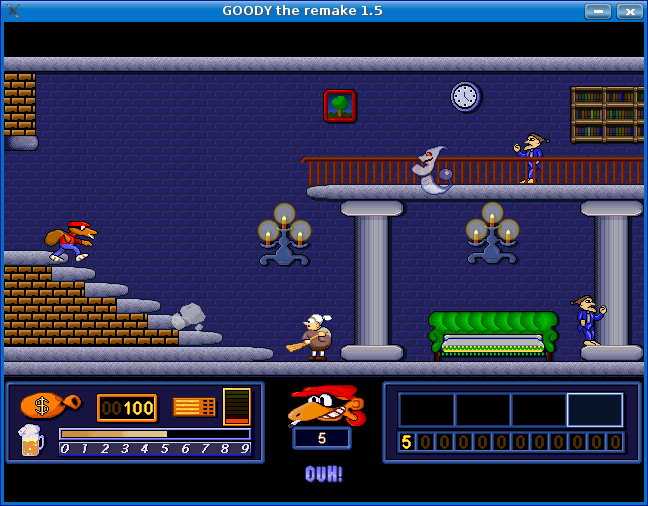Select the beer mug energy icon
The height and width of the screenshot is (506, 648).
click(31, 440)
